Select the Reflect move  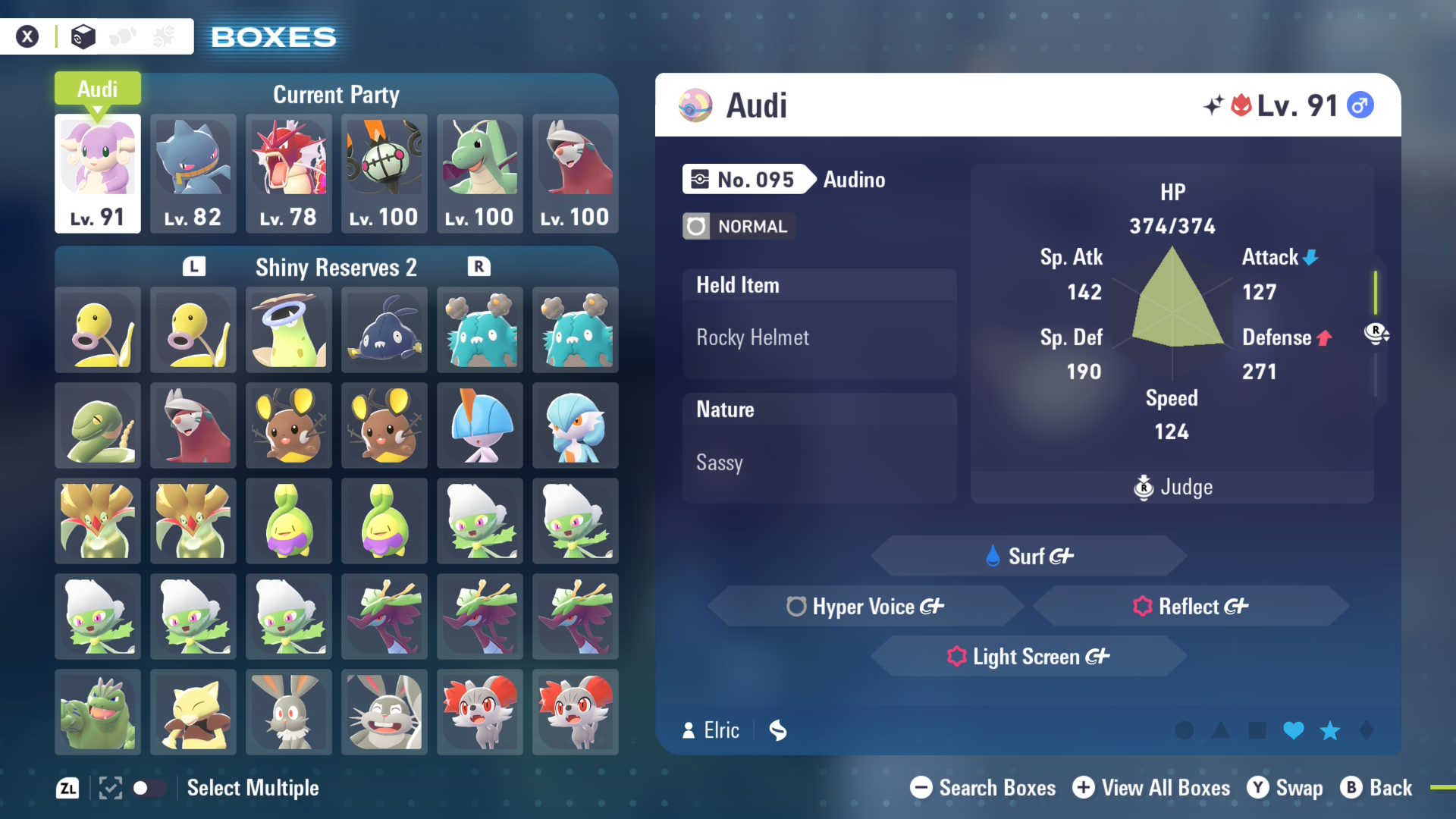(x=1191, y=606)
